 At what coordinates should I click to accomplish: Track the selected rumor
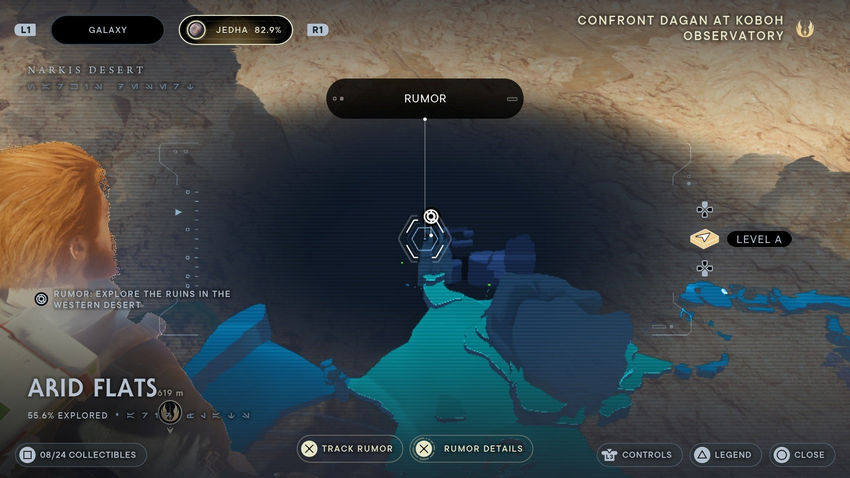coord(350,449)
